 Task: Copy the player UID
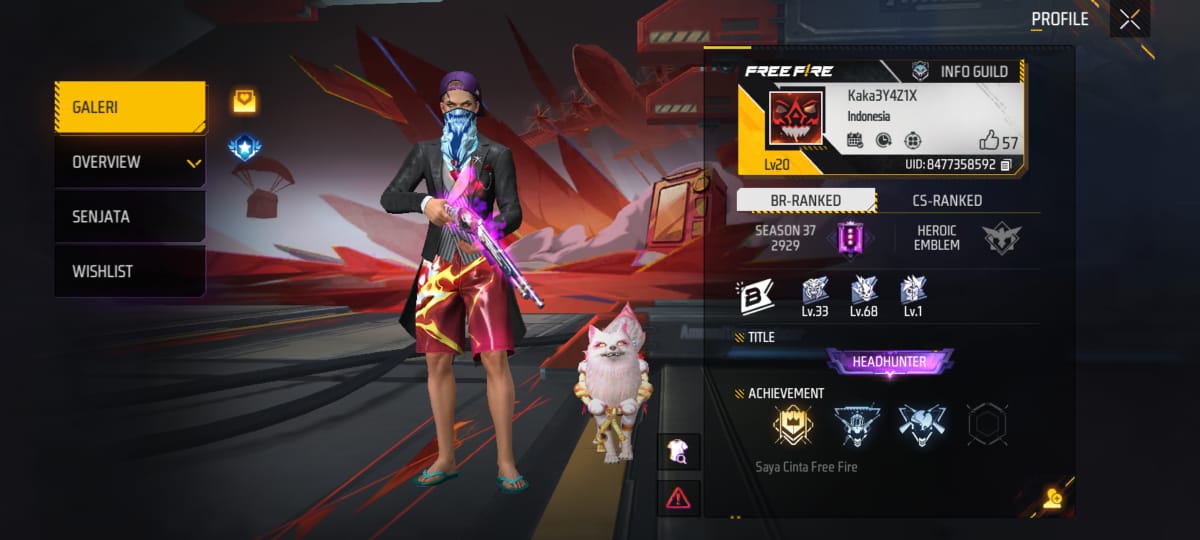click(1006, 164)
